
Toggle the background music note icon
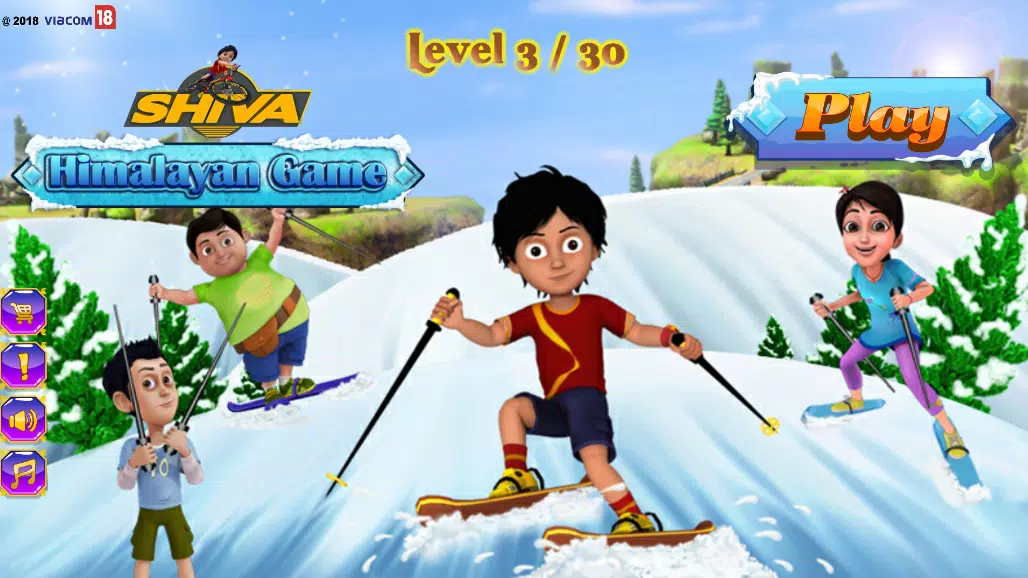pyautogui.click(x=22, y=472)
